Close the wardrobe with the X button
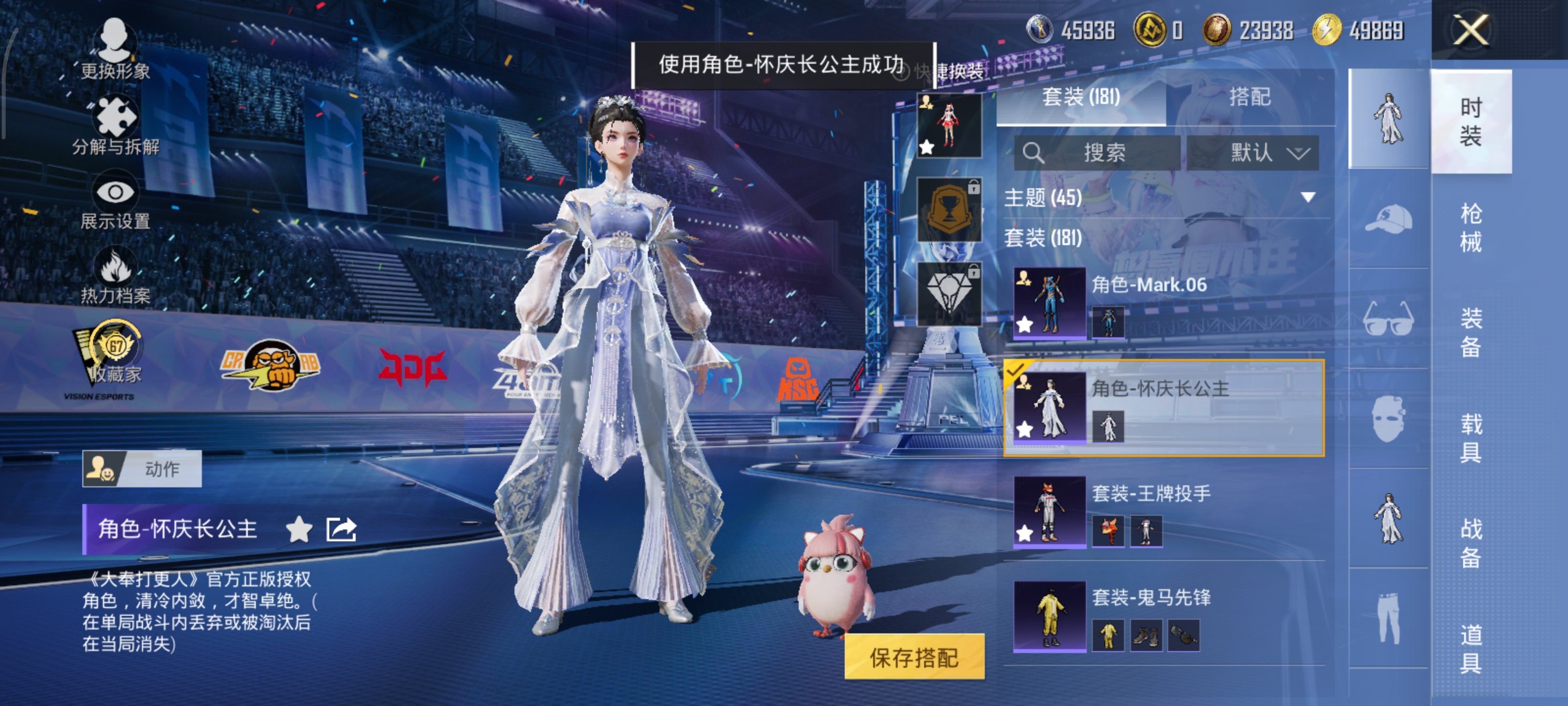Viewport: 1568px width, 706px height. click(1470, 30)
